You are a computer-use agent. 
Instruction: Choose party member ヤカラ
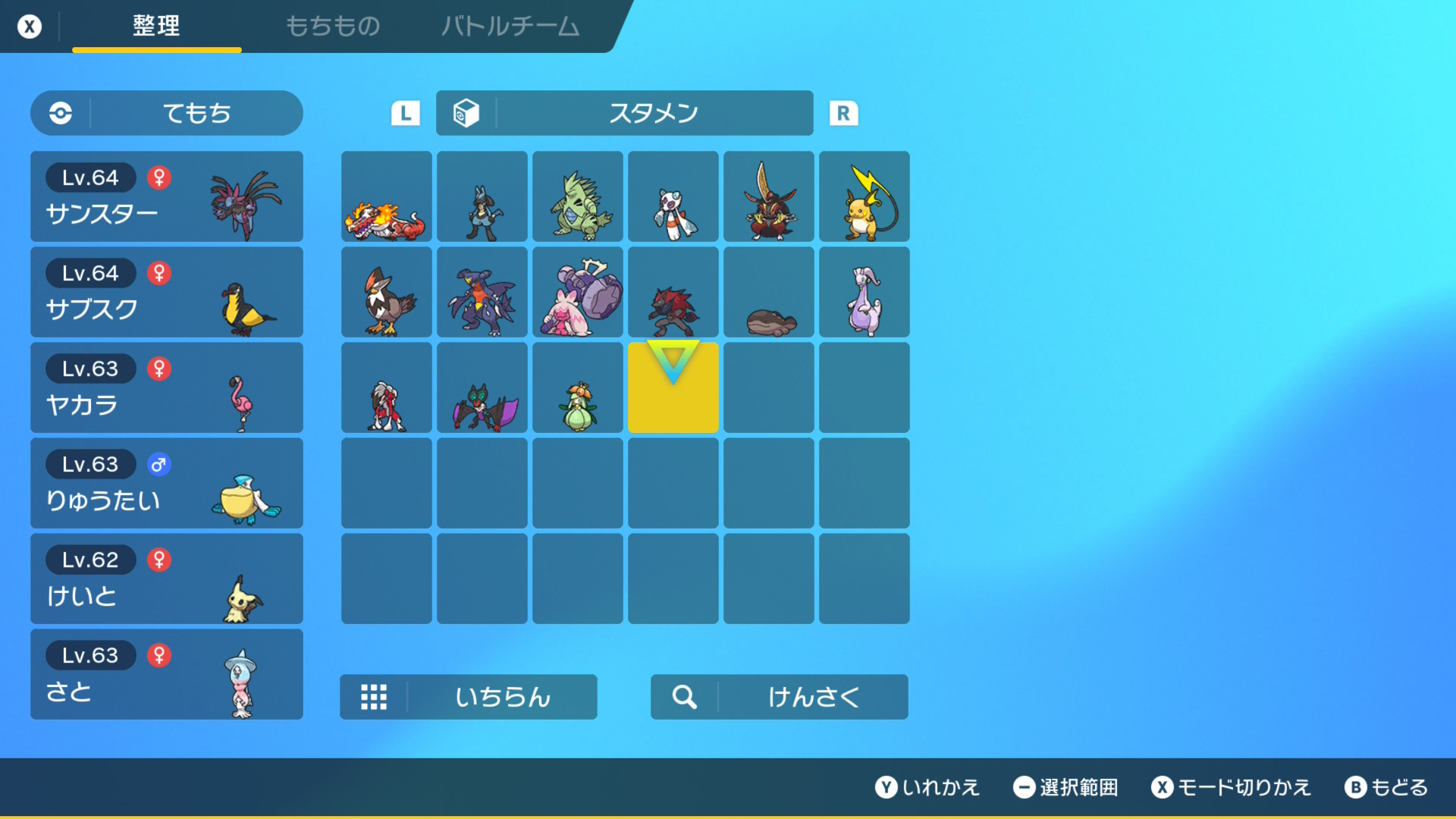(x=167, y=388)
